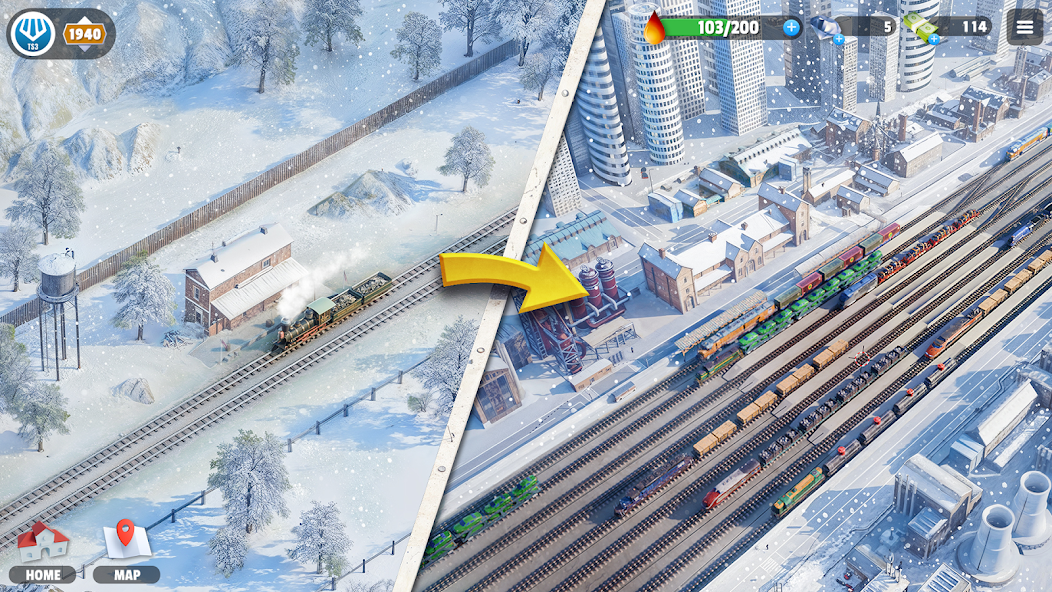Open the Map
The height and width of the screenshot is (592, 1052).
(x=127, y=552)
